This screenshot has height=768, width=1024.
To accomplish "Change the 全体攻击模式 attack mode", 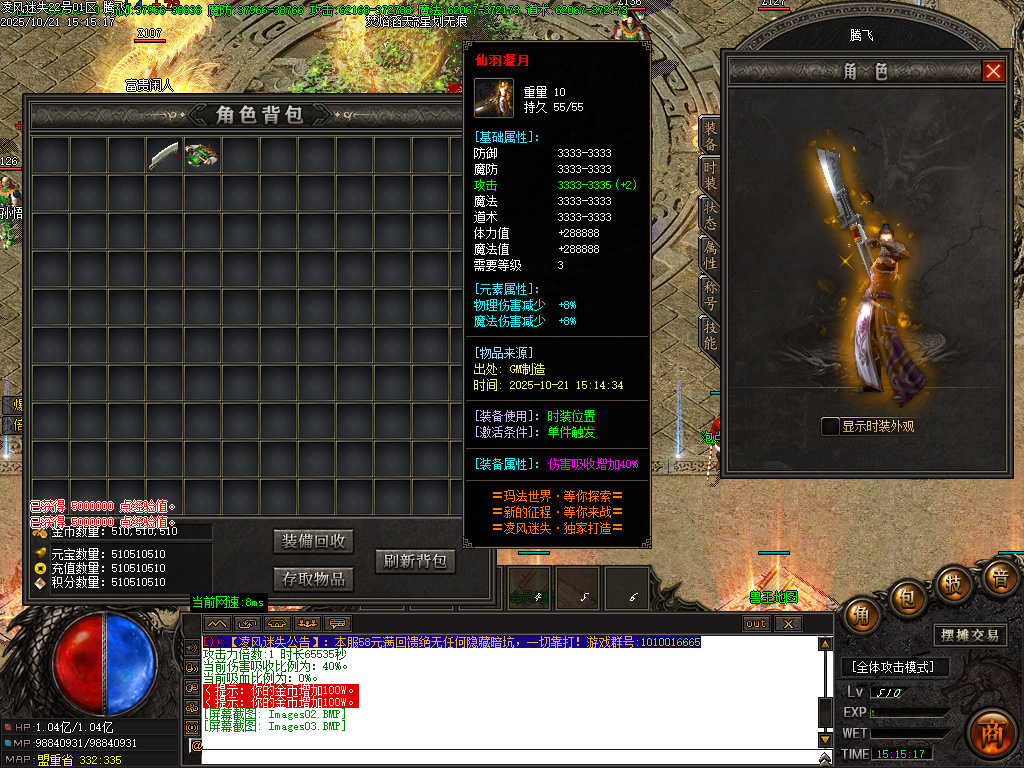I will tap(893, 667).
